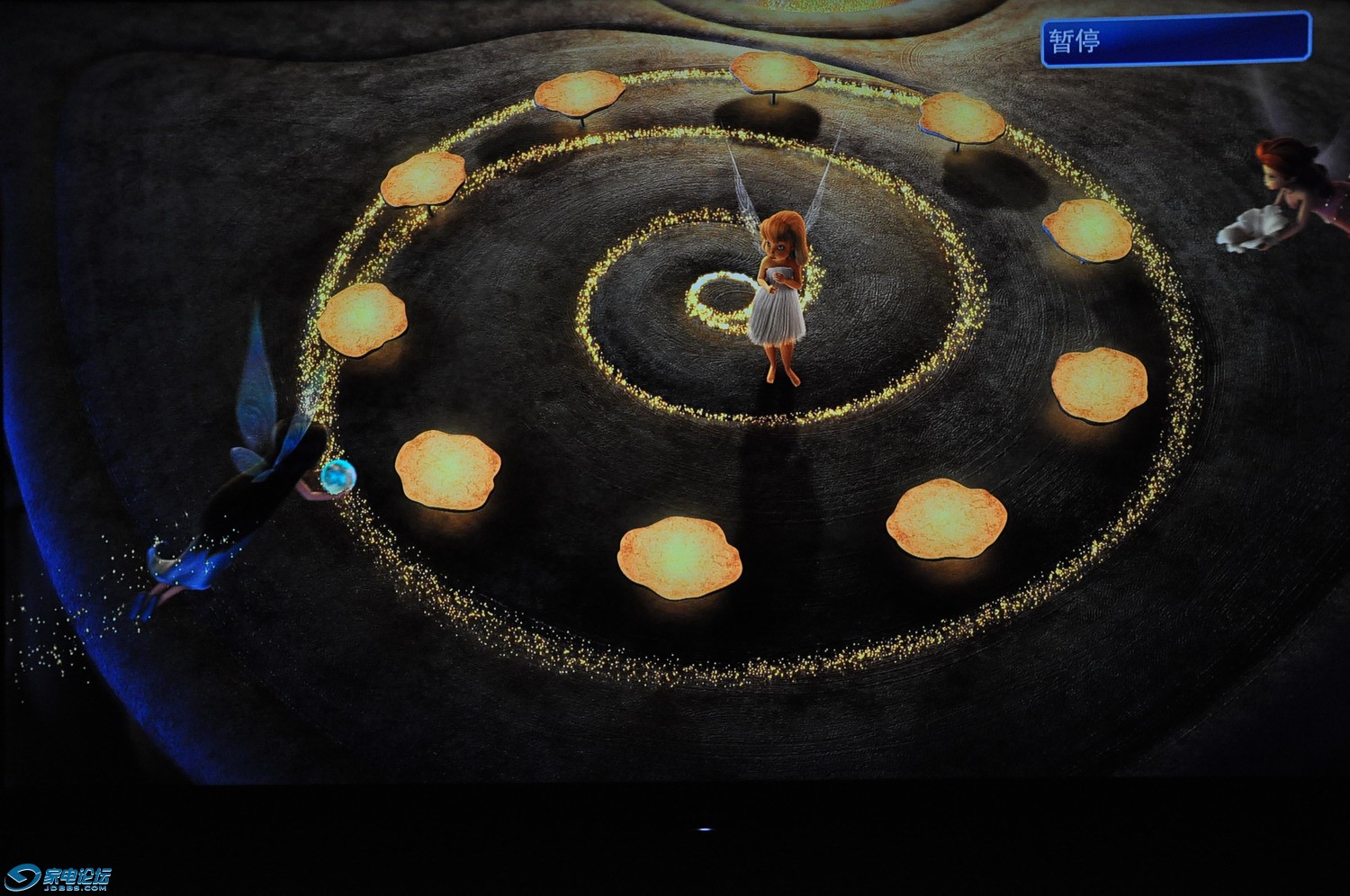The image size is (1350, 896).
Task: Click the 家电论坛 watermark logo
Action: click(x=58, y=877)
